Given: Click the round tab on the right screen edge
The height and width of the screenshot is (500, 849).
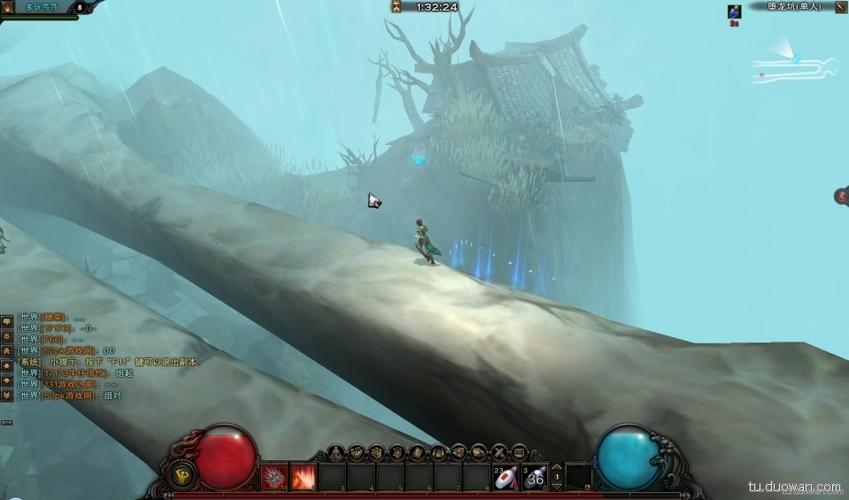Looking at the screenshot, I should (x=842, y=196).
